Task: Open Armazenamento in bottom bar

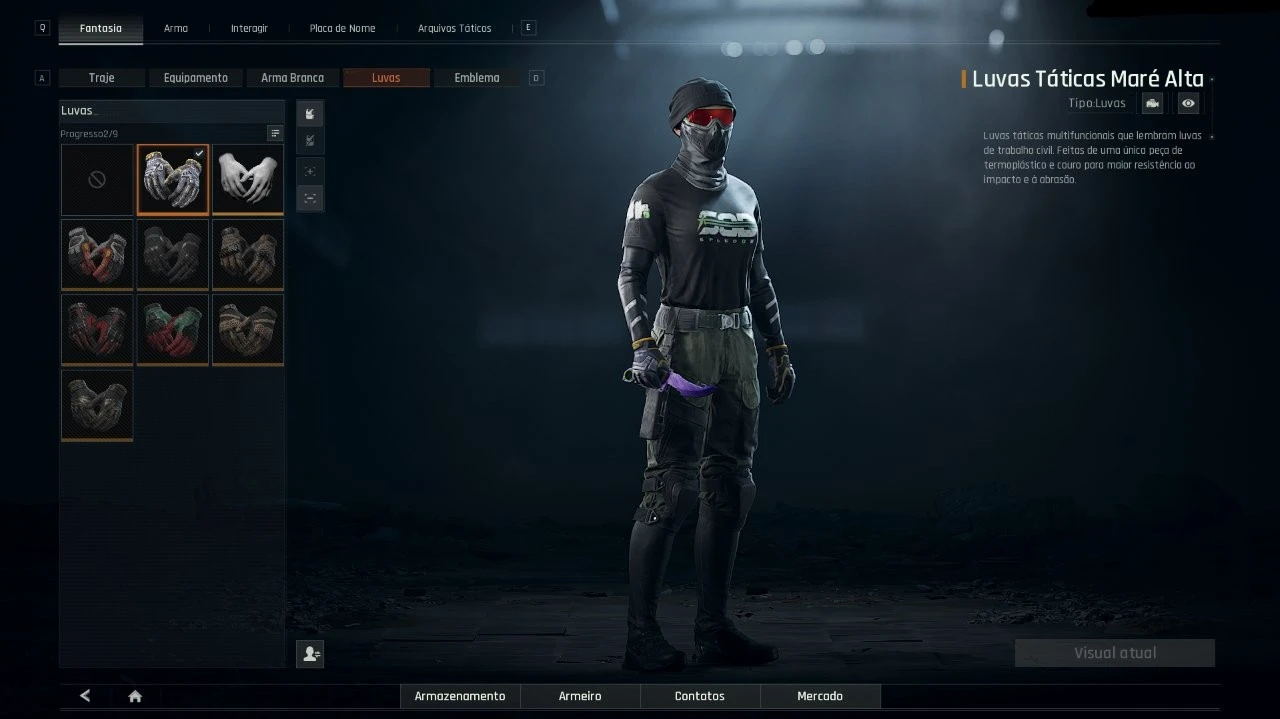Action: coord(460,696)
